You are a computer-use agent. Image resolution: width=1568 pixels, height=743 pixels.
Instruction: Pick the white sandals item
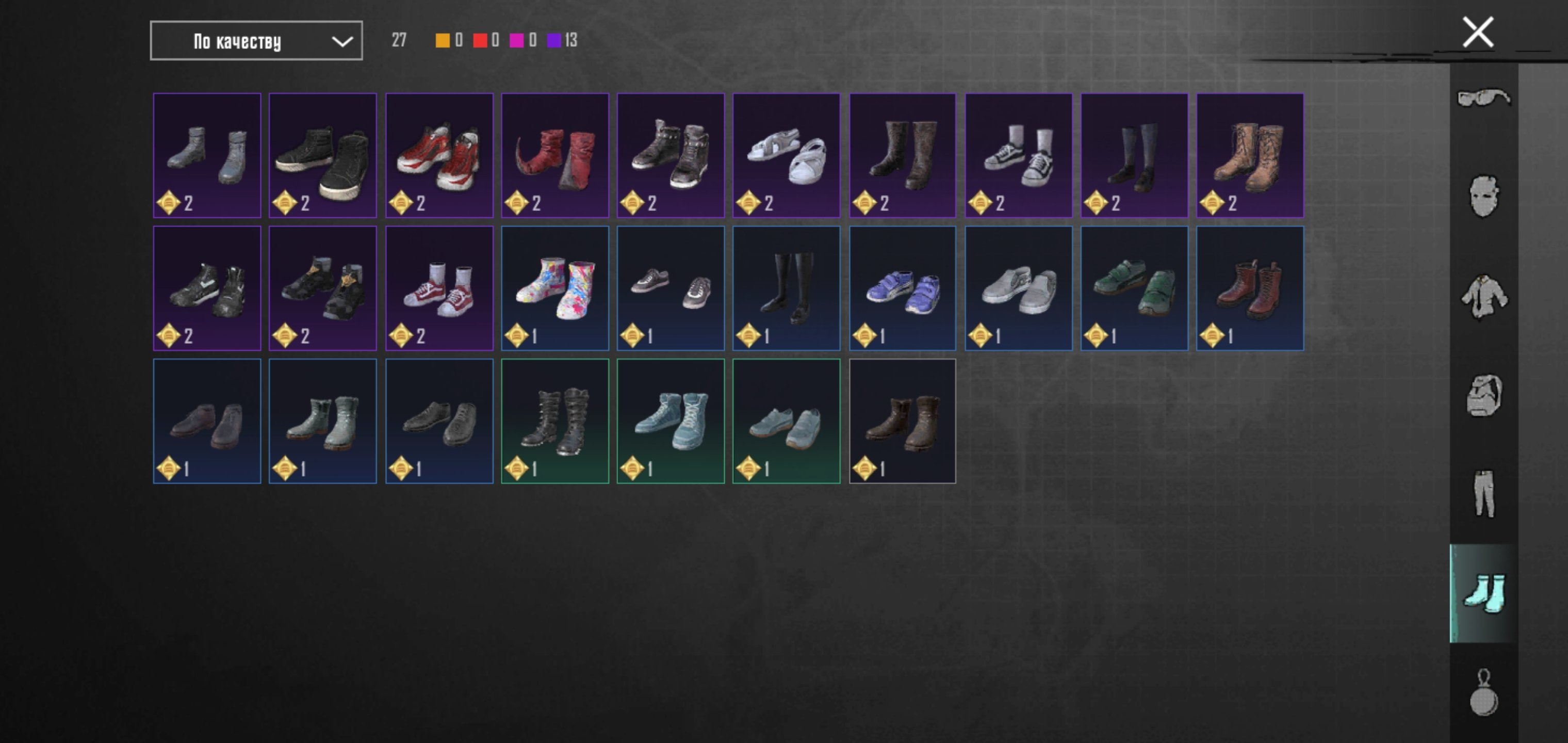786,155
